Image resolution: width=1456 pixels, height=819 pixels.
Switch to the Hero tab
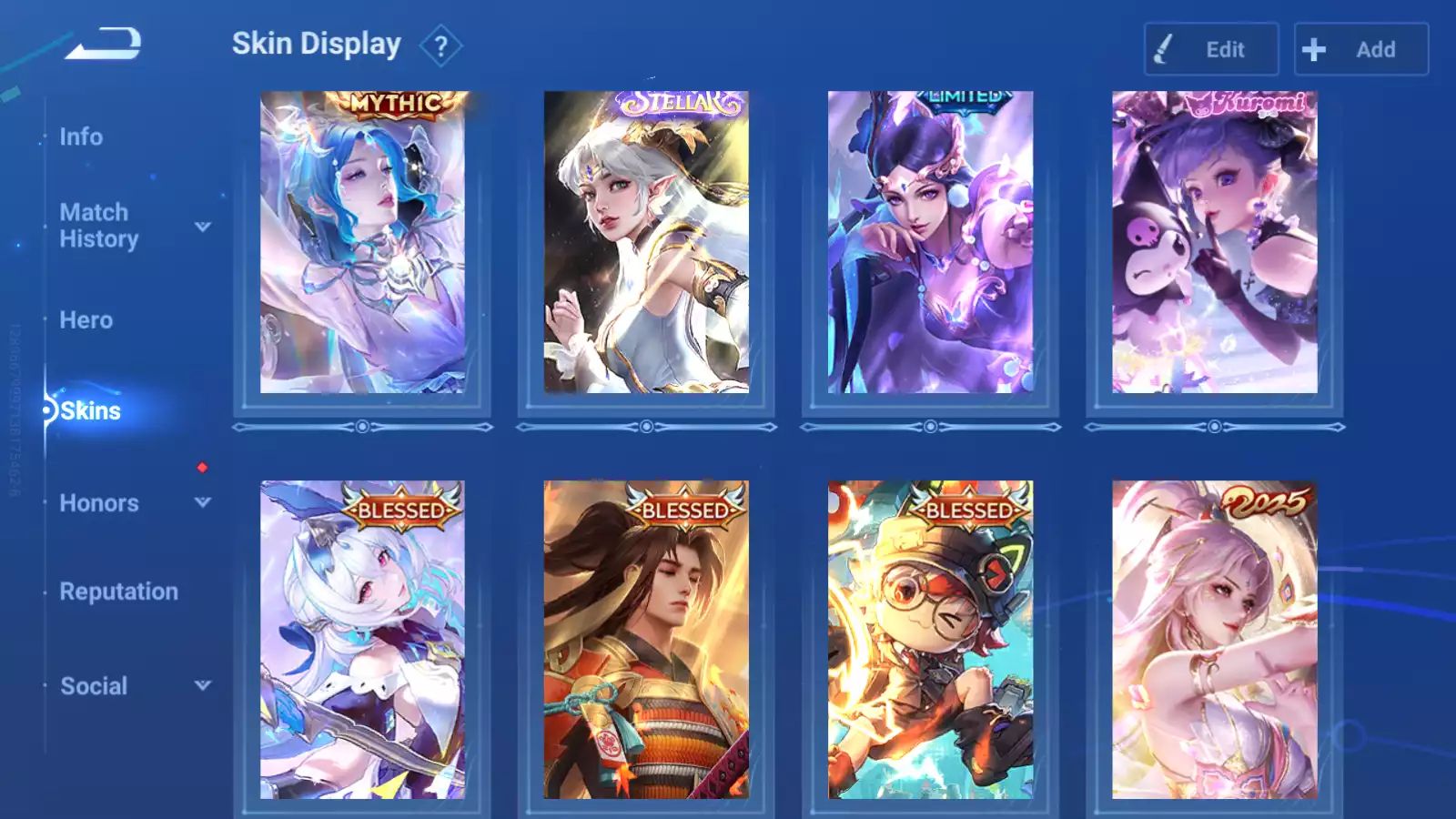[x=86, y=320]
